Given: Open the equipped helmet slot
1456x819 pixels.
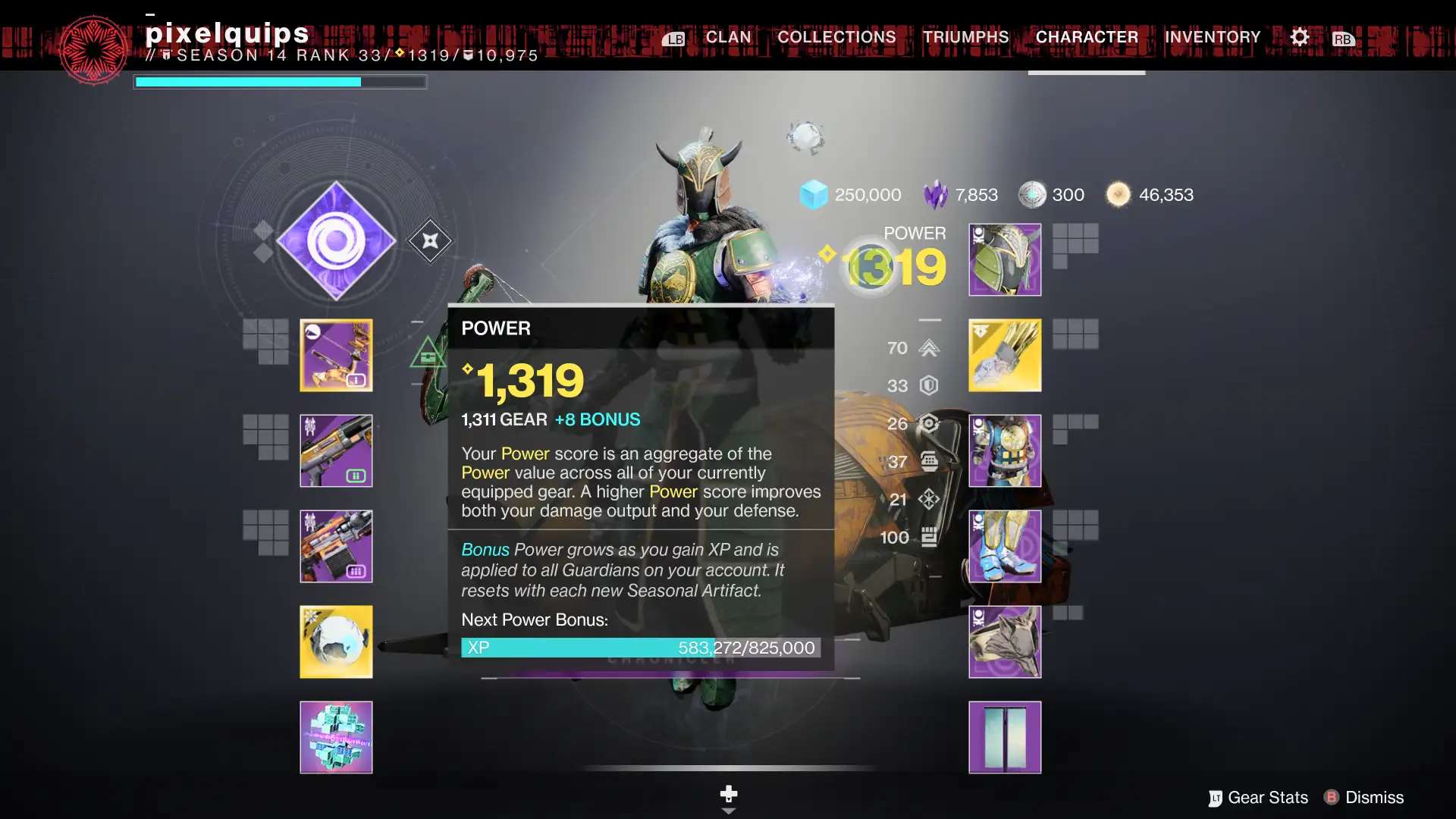Looking at the screenshot, I should (1004, 259).
